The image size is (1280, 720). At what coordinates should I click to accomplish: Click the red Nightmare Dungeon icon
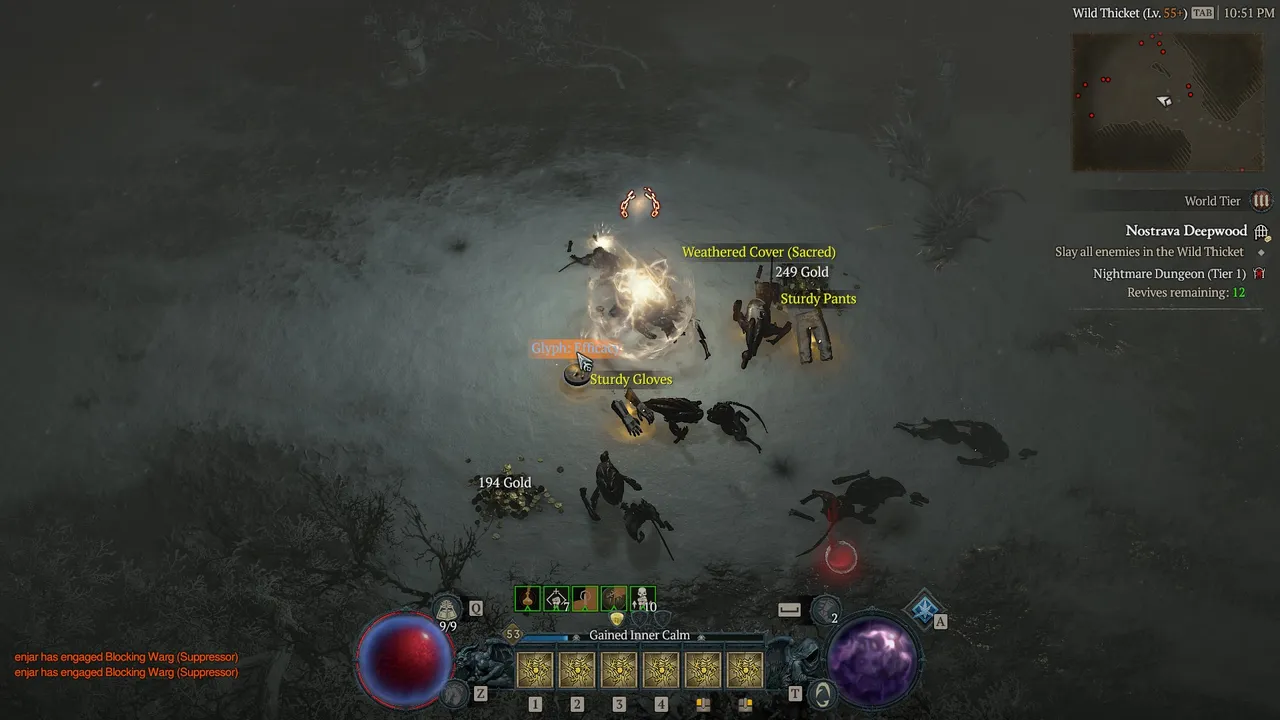(1259, 273)
